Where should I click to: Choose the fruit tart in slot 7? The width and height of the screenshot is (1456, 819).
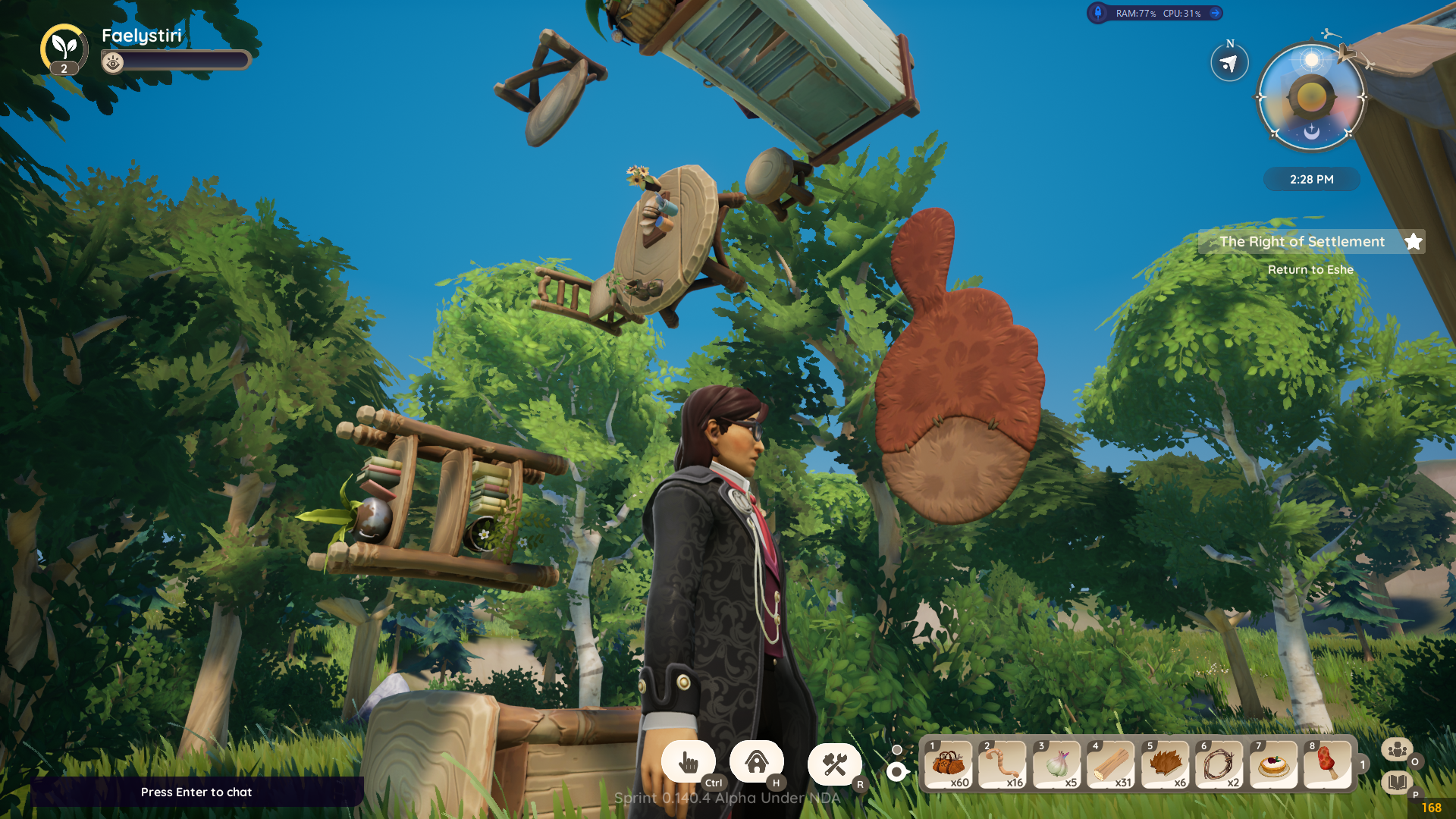click(1273, 764)
